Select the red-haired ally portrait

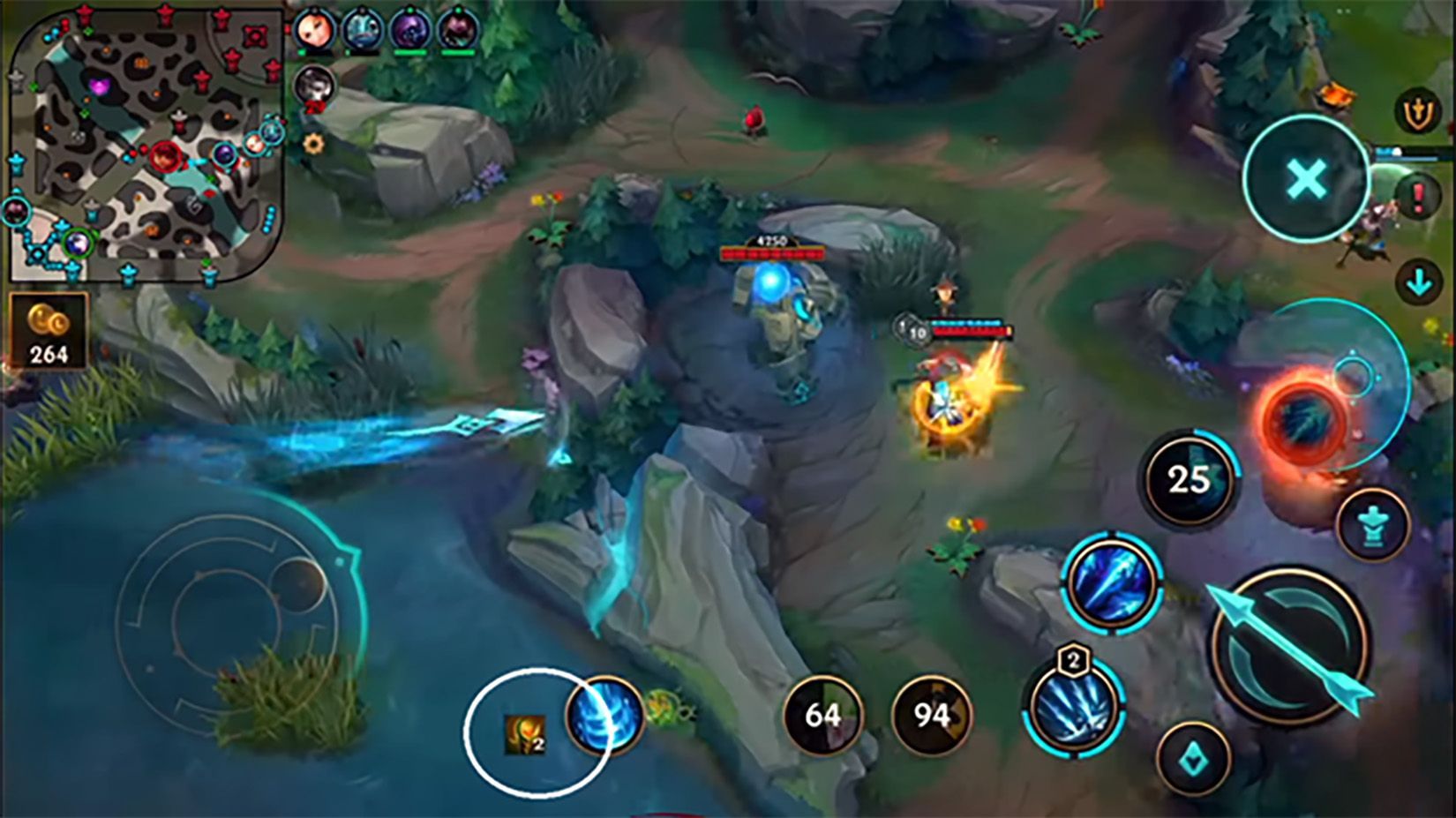tap(312, 31)
